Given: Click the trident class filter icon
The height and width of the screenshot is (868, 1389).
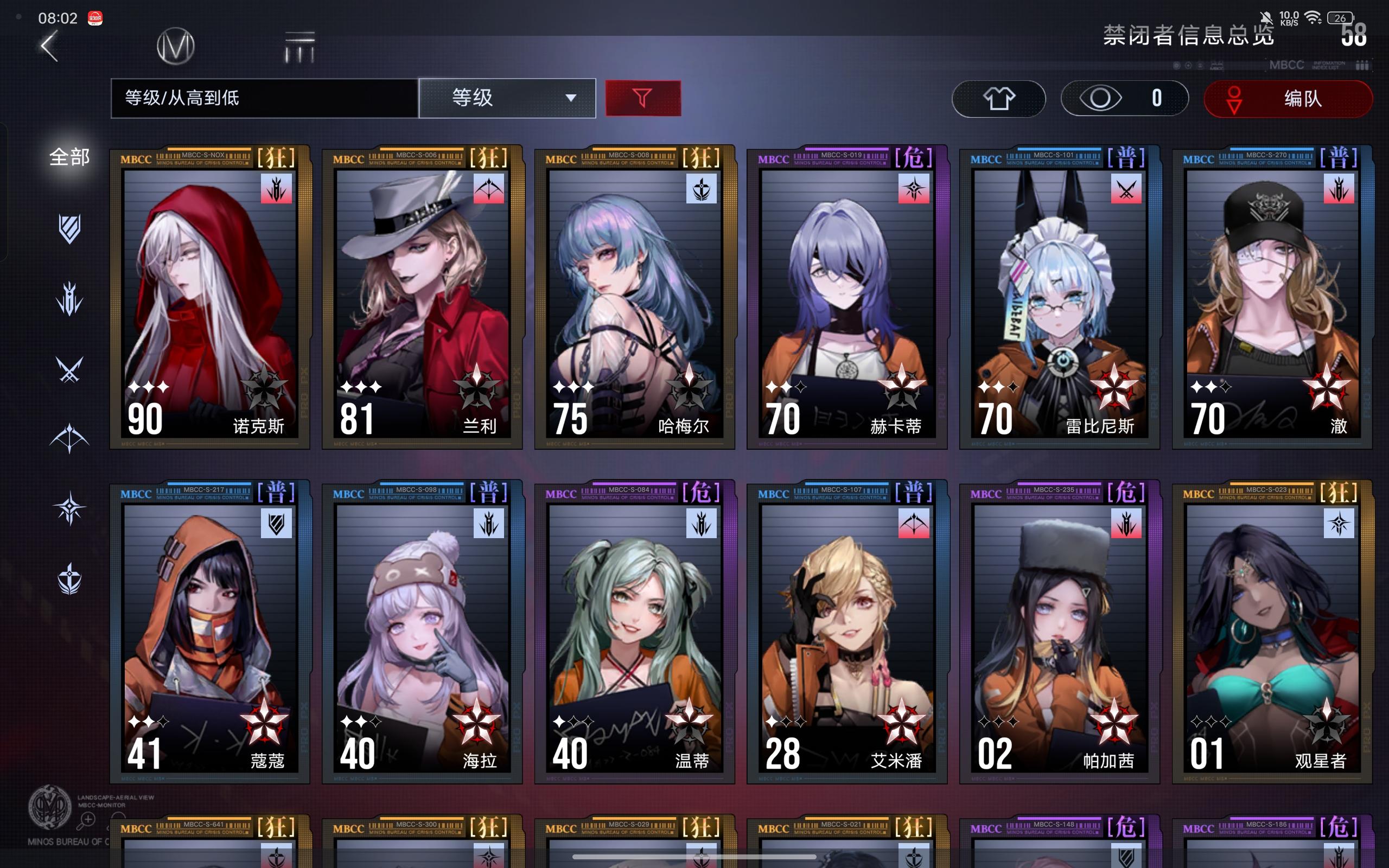Looking at the screenshot, I should [69, 297].
